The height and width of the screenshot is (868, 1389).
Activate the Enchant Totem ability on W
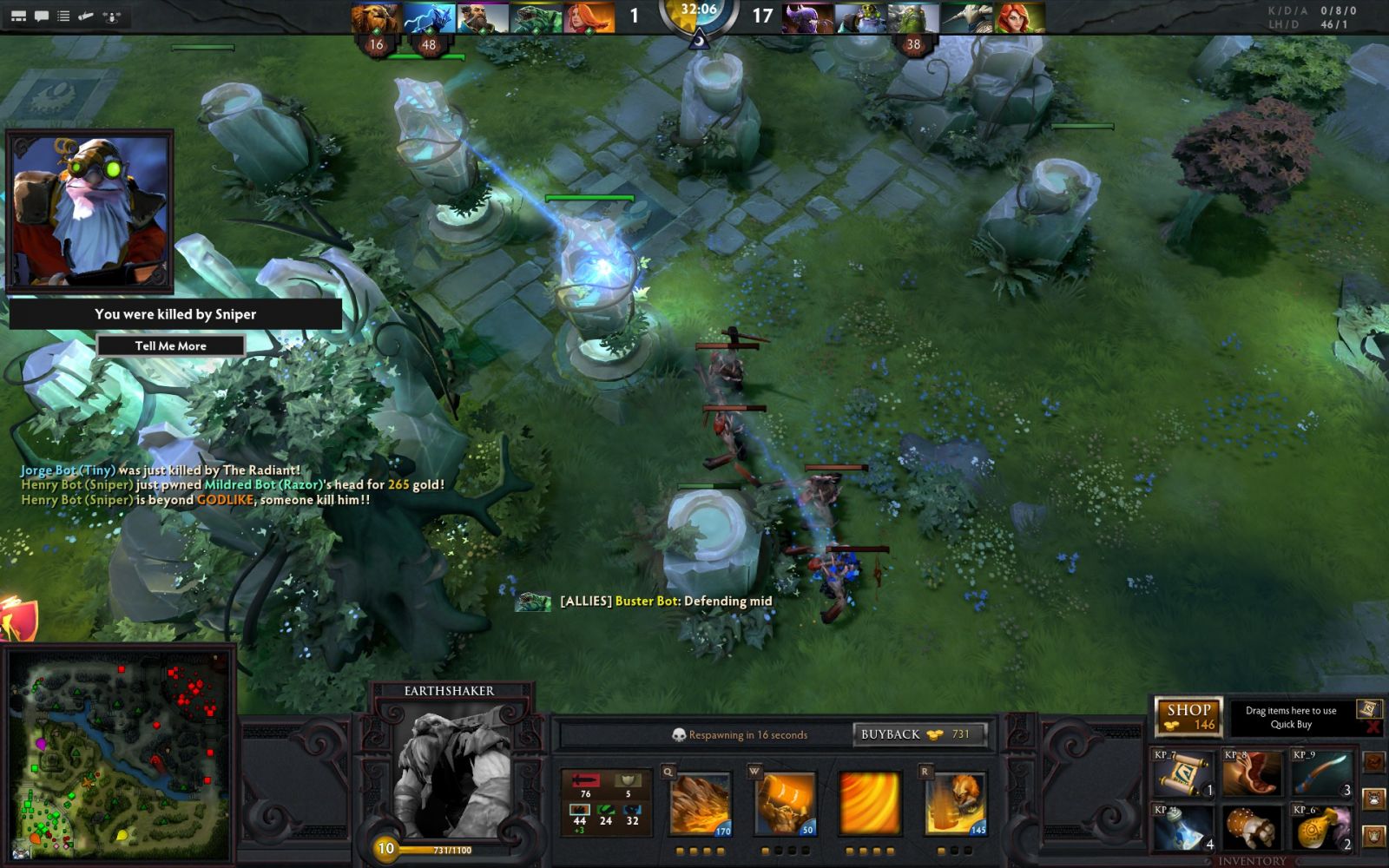(786, 805)
